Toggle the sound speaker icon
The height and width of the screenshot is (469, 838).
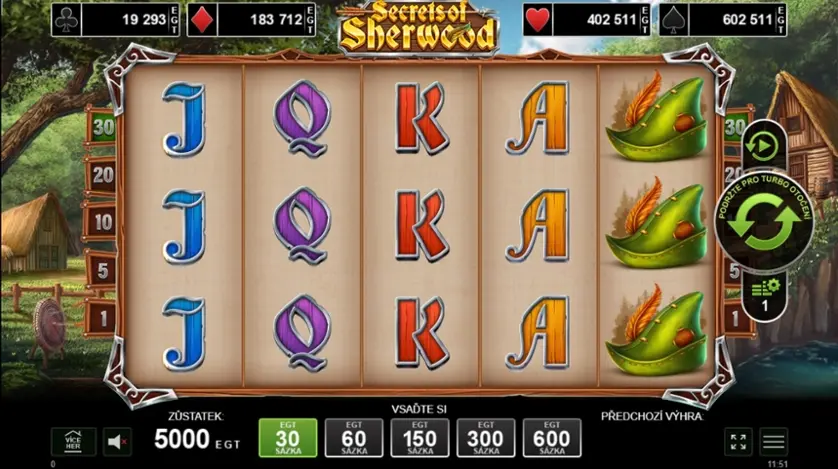(x=118, y=441)
